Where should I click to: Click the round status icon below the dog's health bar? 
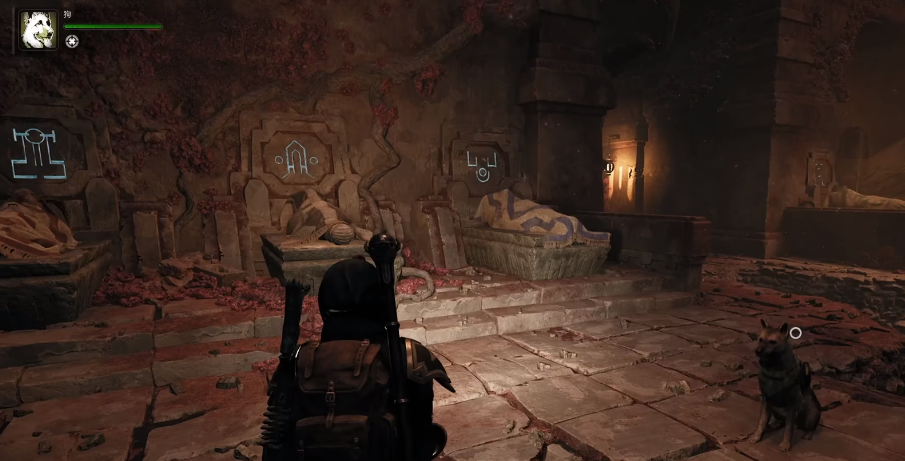[72, 41]
